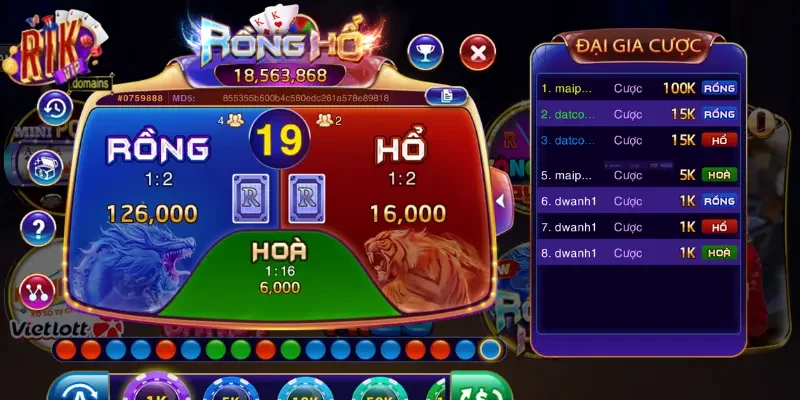Open the history clock icon
Image resolution: width=800 pixels, height=400 pixels.
point(54,107)
